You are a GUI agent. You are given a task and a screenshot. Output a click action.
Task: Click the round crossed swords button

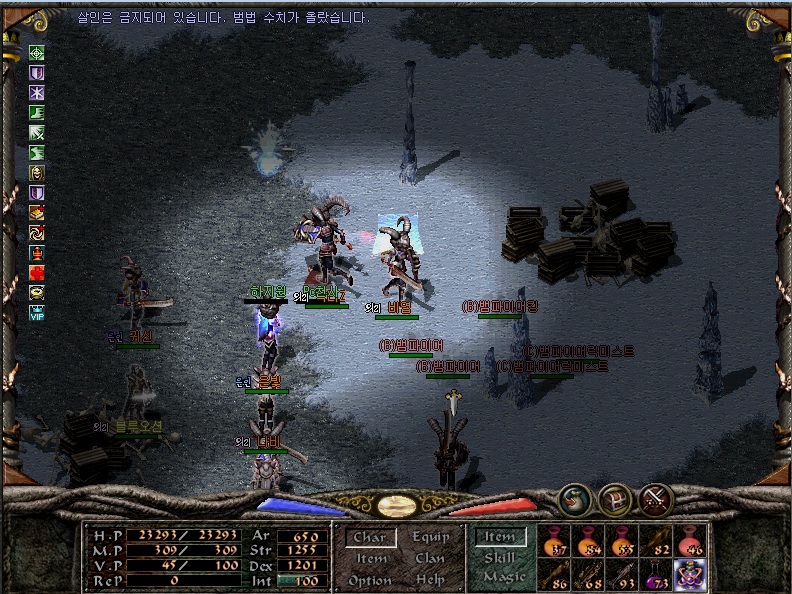pos(655,497)
